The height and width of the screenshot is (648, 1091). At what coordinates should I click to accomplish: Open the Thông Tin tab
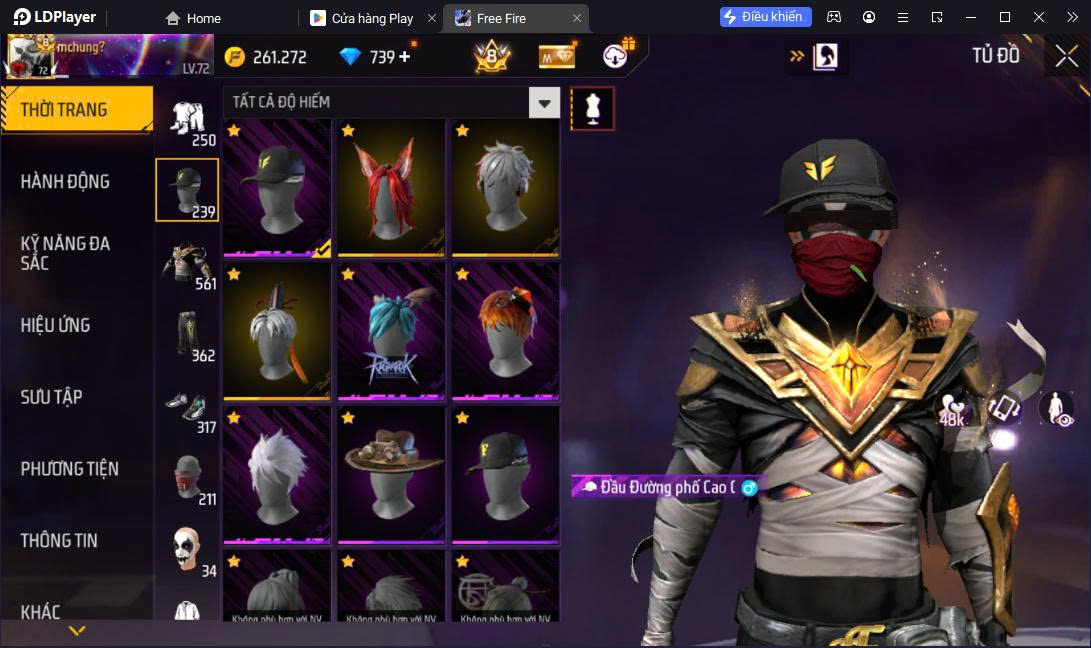click(60, 540)
